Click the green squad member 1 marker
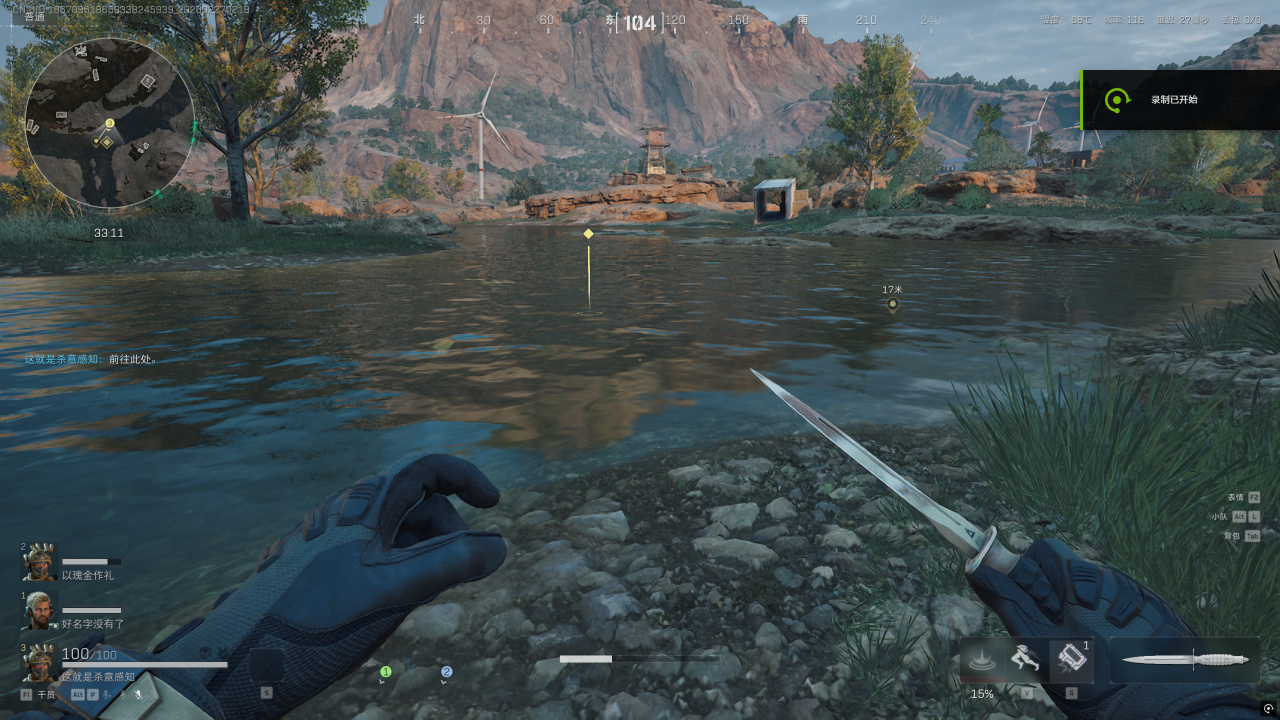Viewport: 1280px width, 720px height. [385, 672]
